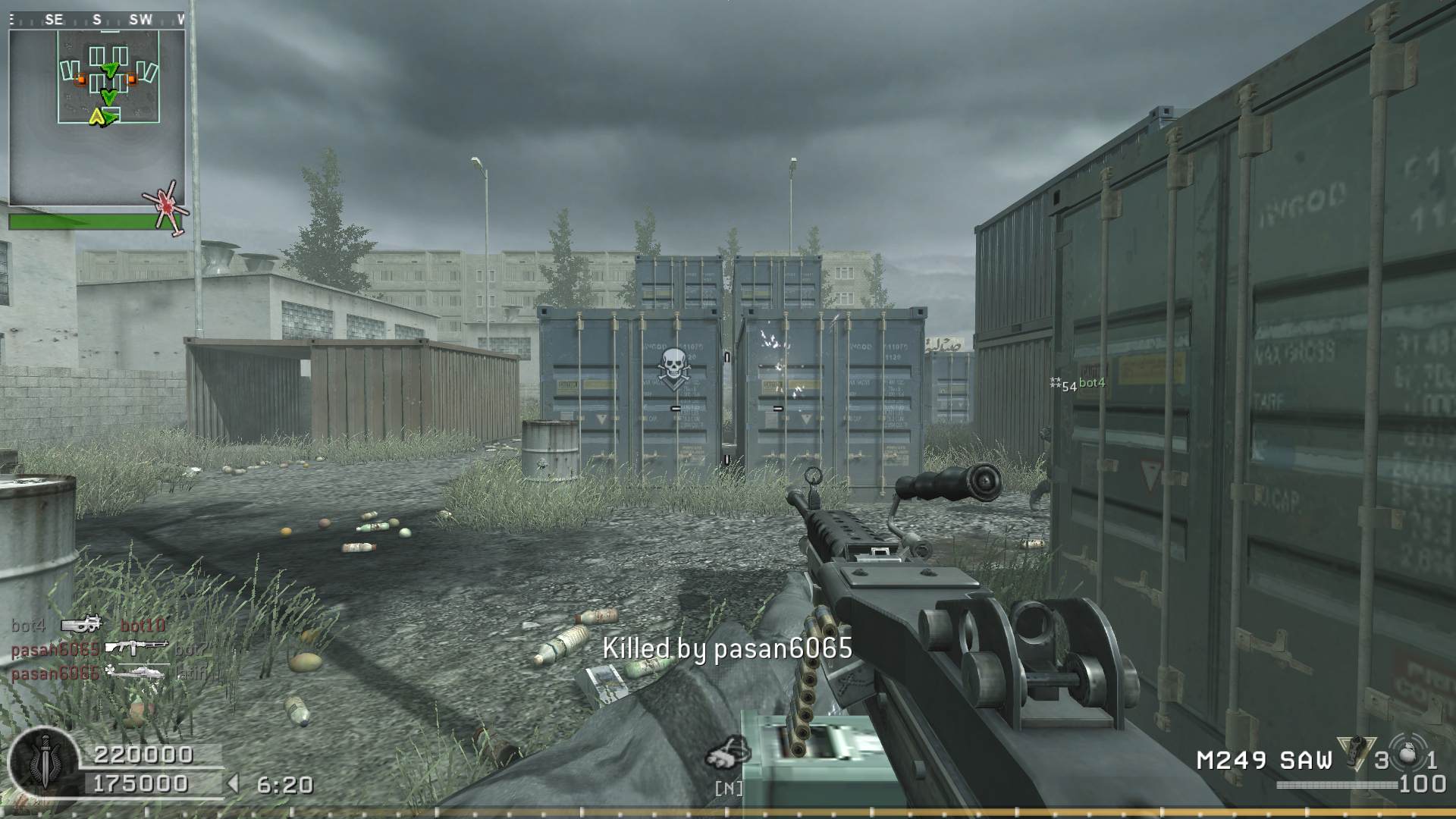Click the minimap radar

(97, 118)
